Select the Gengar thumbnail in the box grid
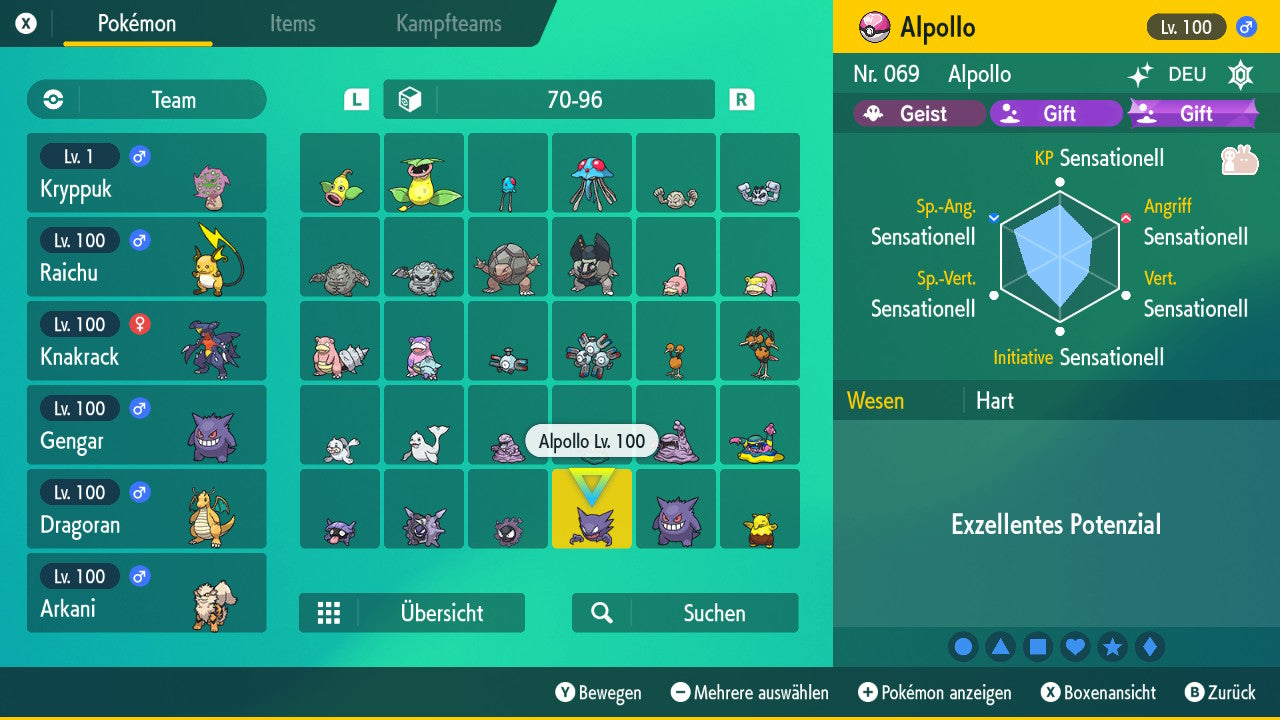The image size is (1280, 720). point(676,509)
